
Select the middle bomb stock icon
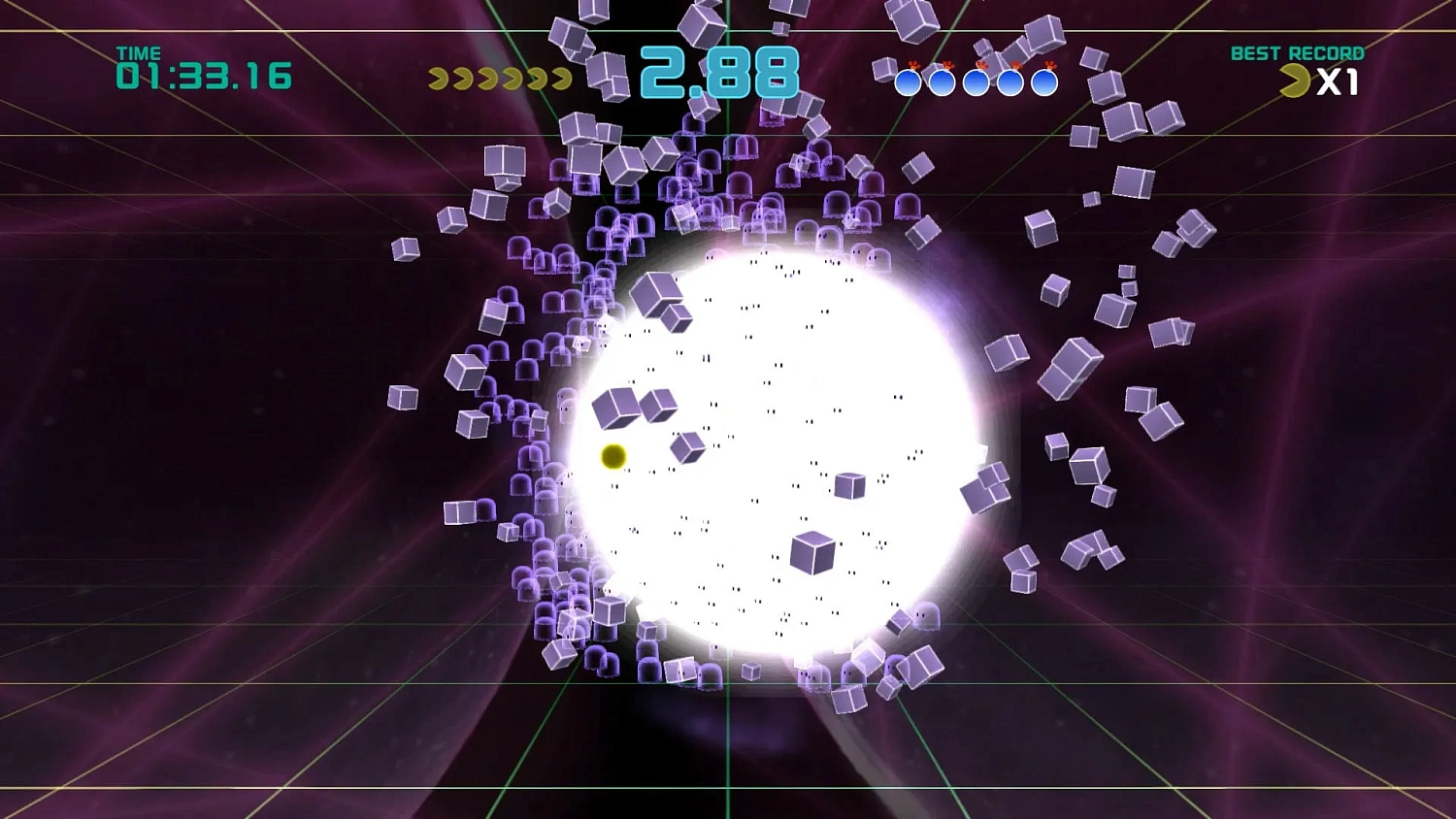[975, 82]
